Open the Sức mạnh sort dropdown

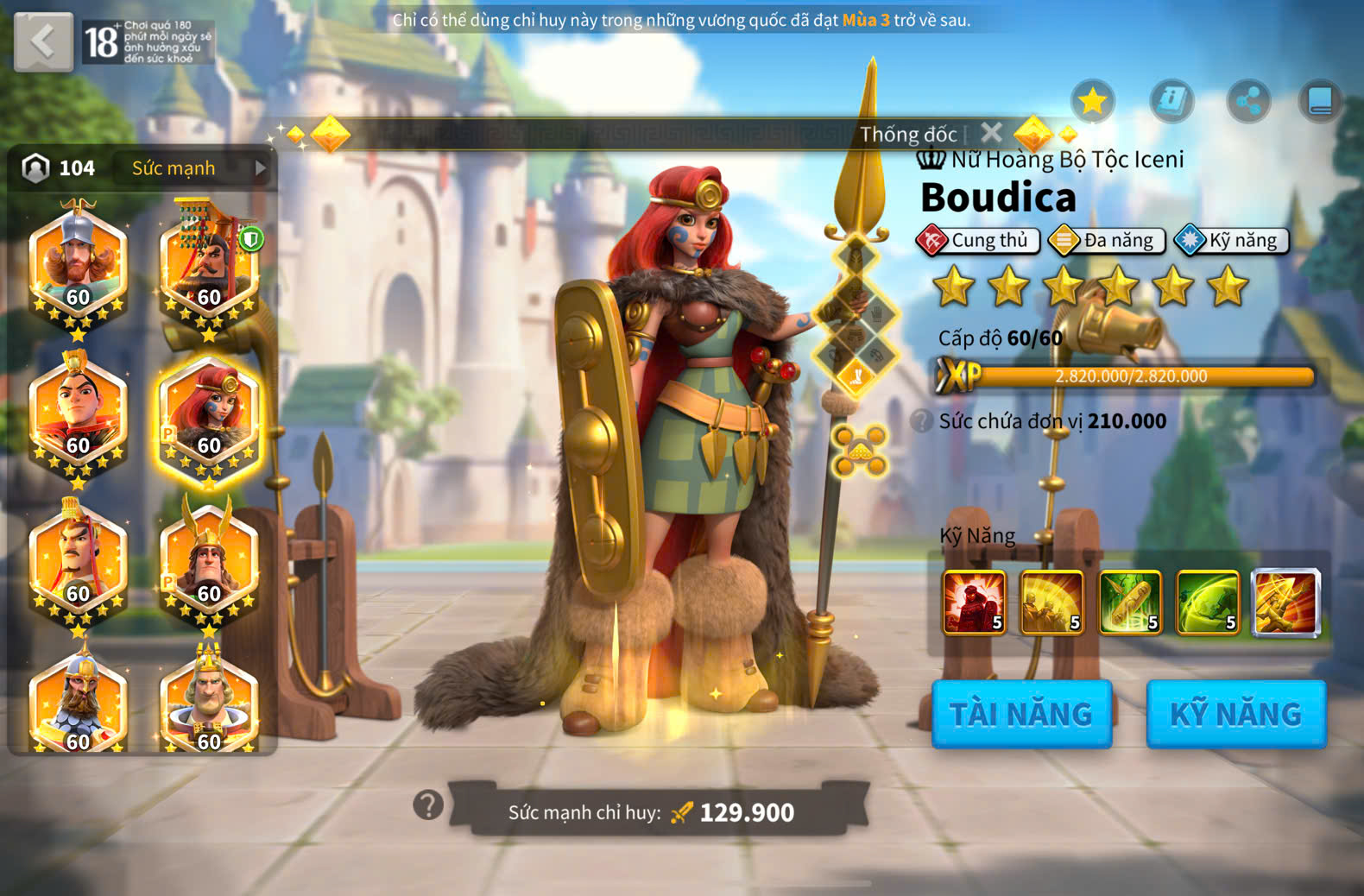coord(197,168)
